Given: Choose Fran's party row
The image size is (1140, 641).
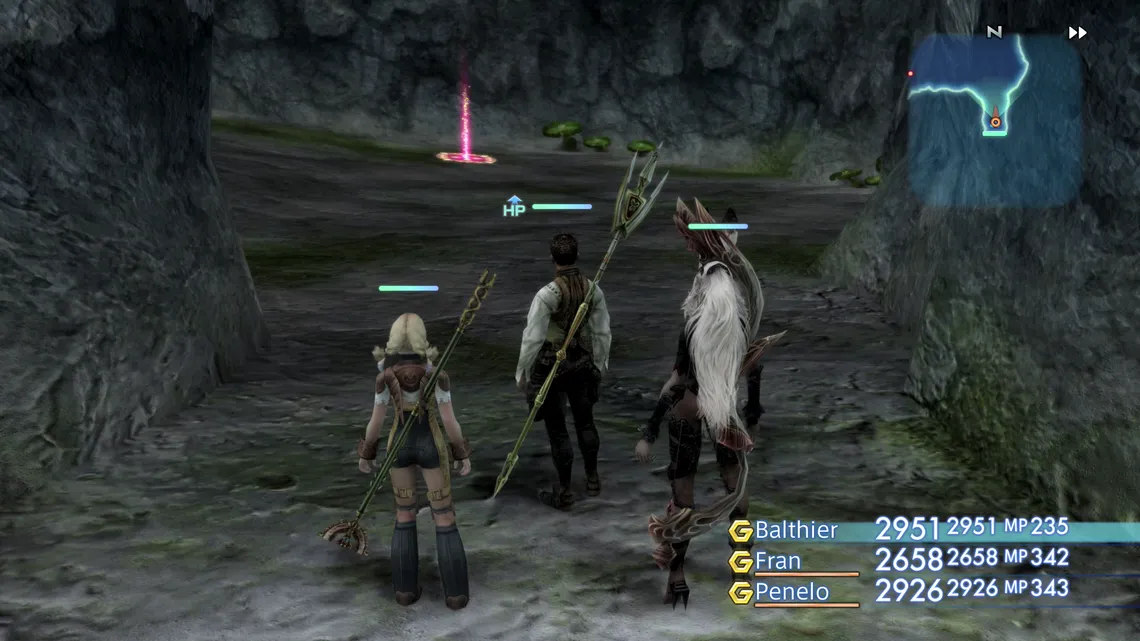Looking at the screenshot, I should coord(778,561).
